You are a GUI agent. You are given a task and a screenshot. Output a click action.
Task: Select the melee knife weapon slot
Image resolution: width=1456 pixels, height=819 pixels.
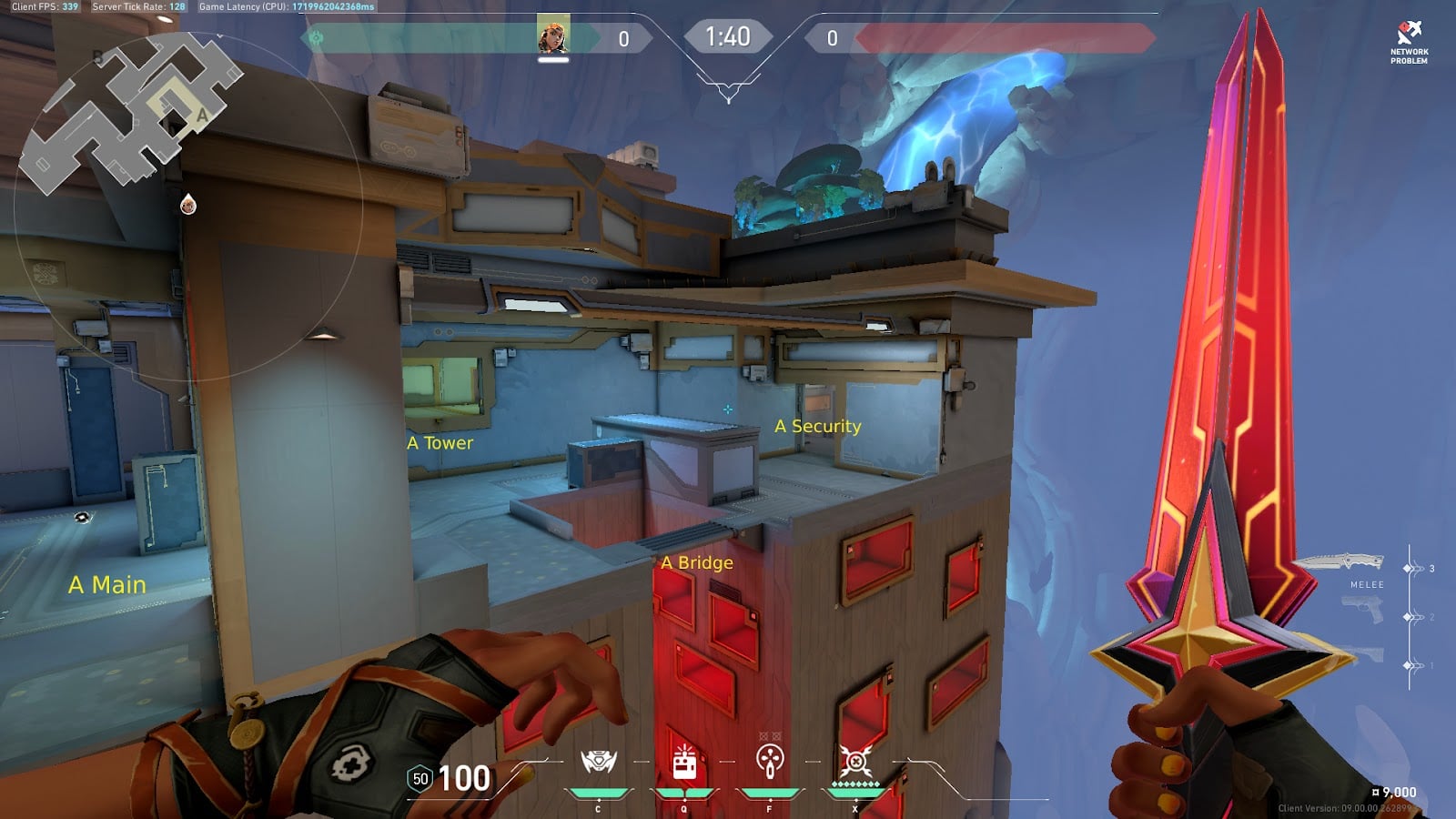(x=1340, y=564)
